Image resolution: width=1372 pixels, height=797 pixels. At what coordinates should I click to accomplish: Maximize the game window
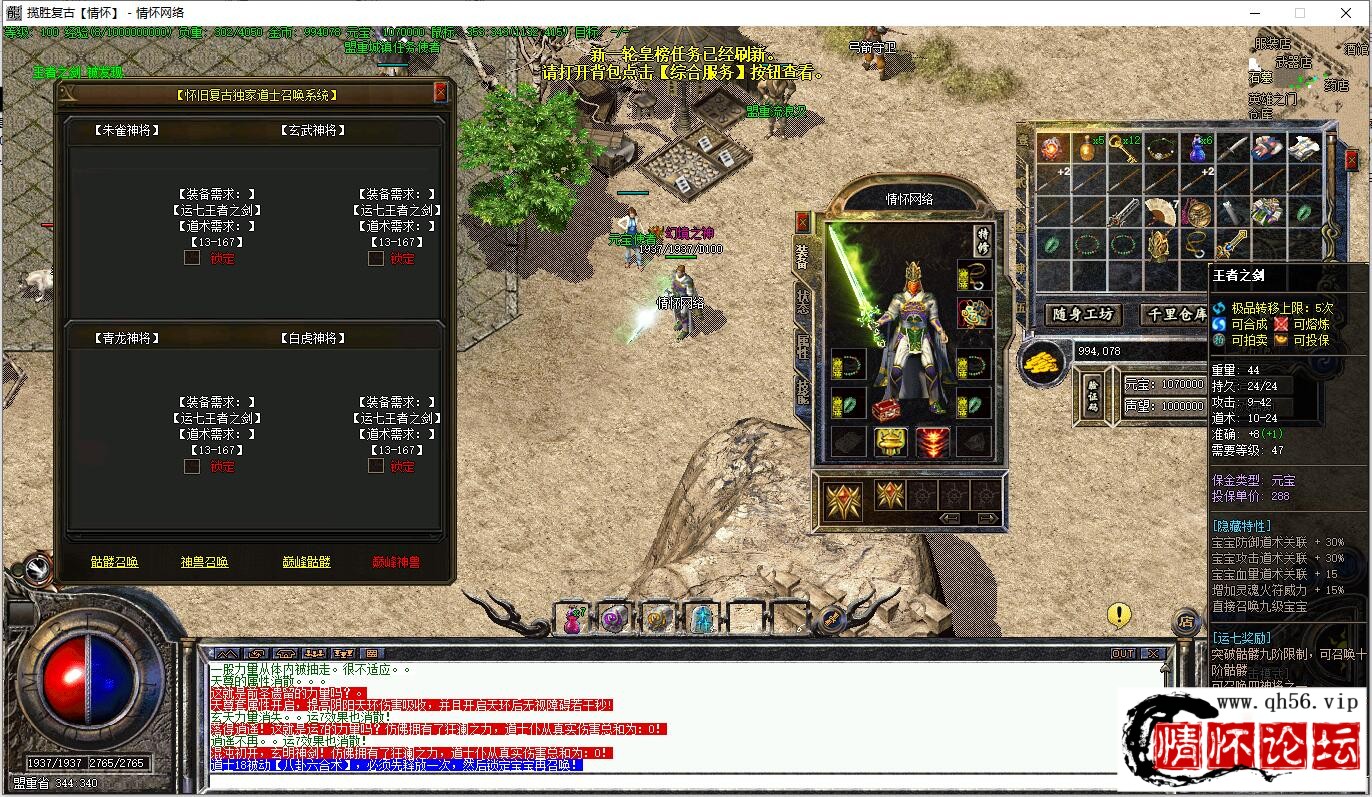click(x=1300, y=13)
